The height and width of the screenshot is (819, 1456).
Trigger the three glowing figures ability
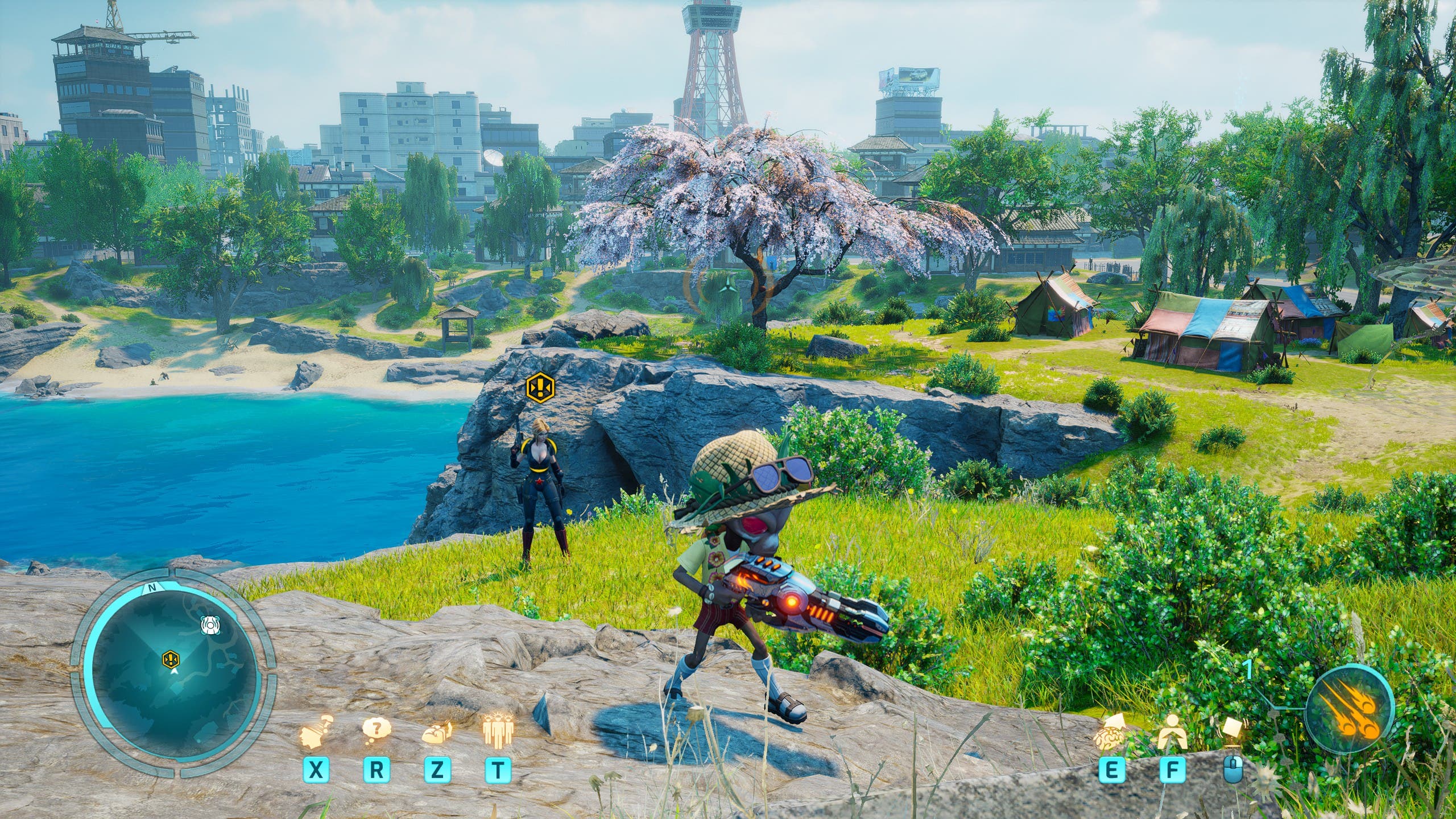pyautogui.click(x=498, y=731)
